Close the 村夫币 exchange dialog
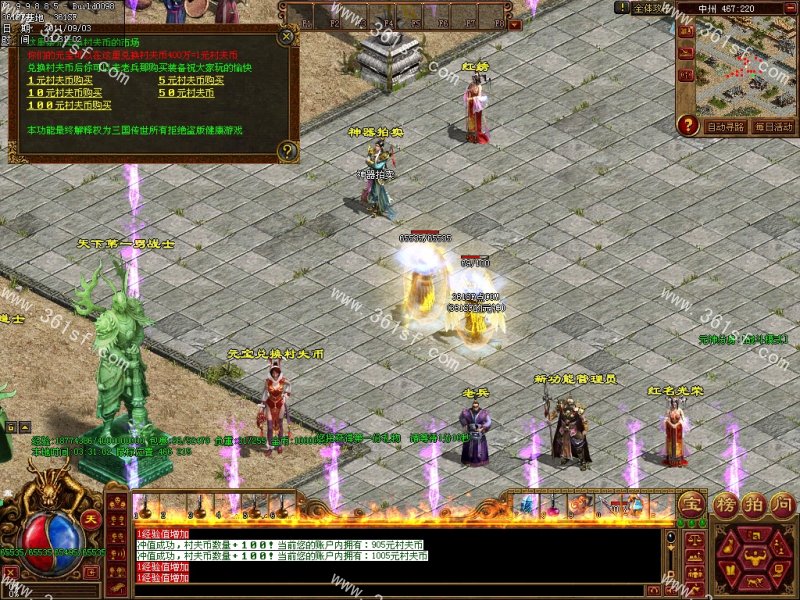Image resolution: width=800 pixels, height=600 pixels. coord(287,37)
